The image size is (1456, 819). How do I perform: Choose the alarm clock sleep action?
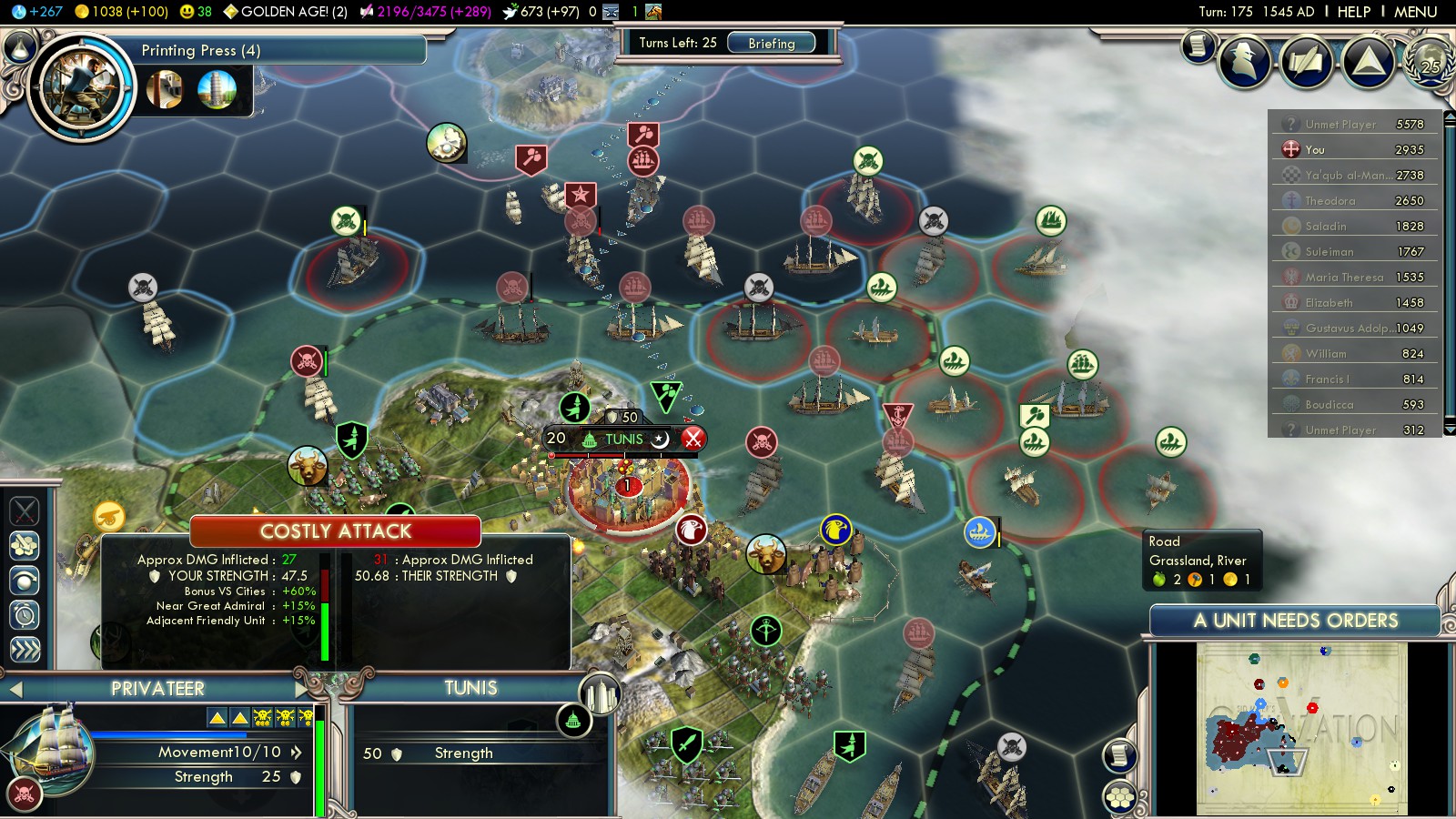25,615
